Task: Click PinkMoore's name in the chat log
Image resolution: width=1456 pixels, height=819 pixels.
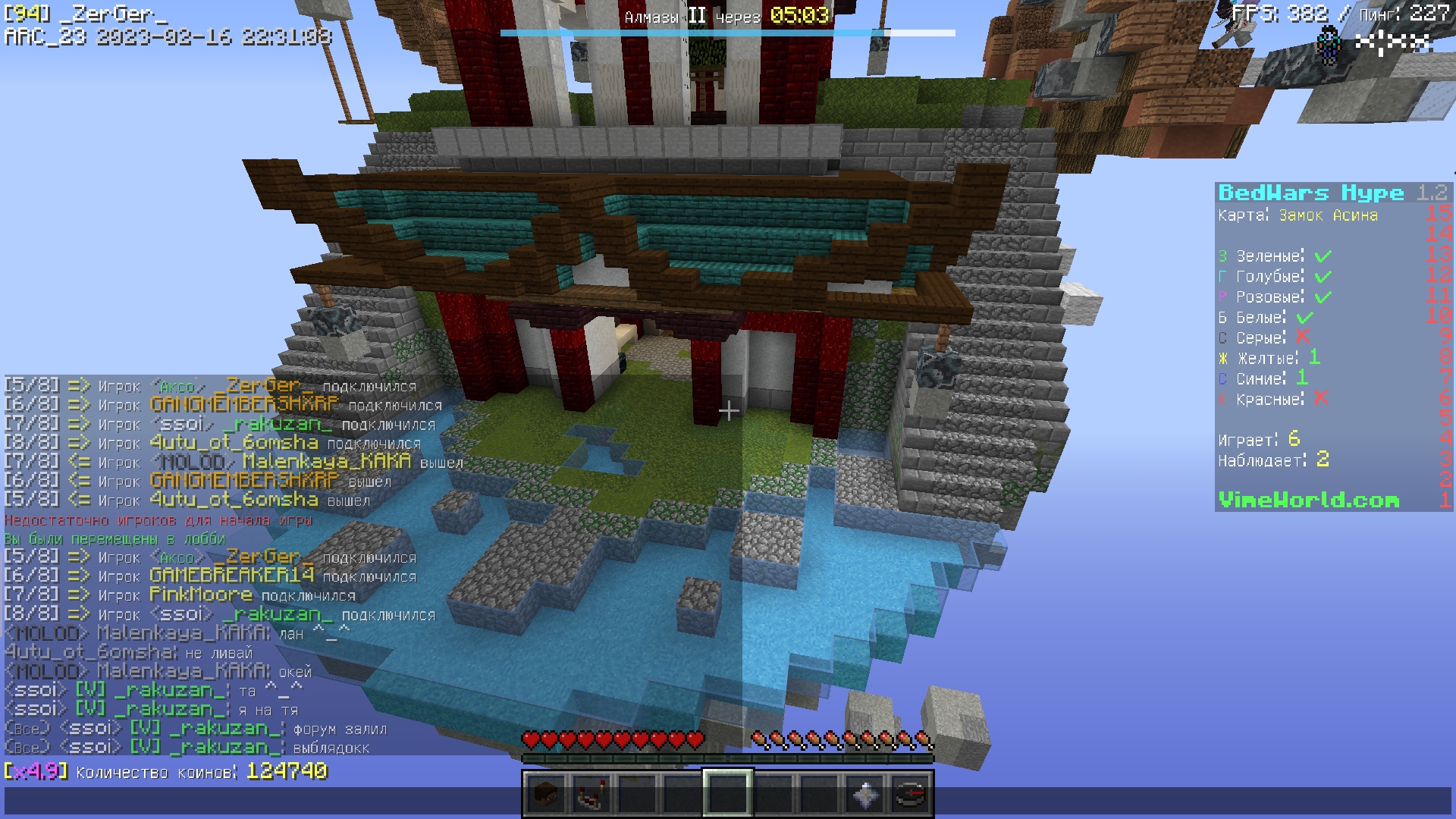Action: (x=201, y=595)
